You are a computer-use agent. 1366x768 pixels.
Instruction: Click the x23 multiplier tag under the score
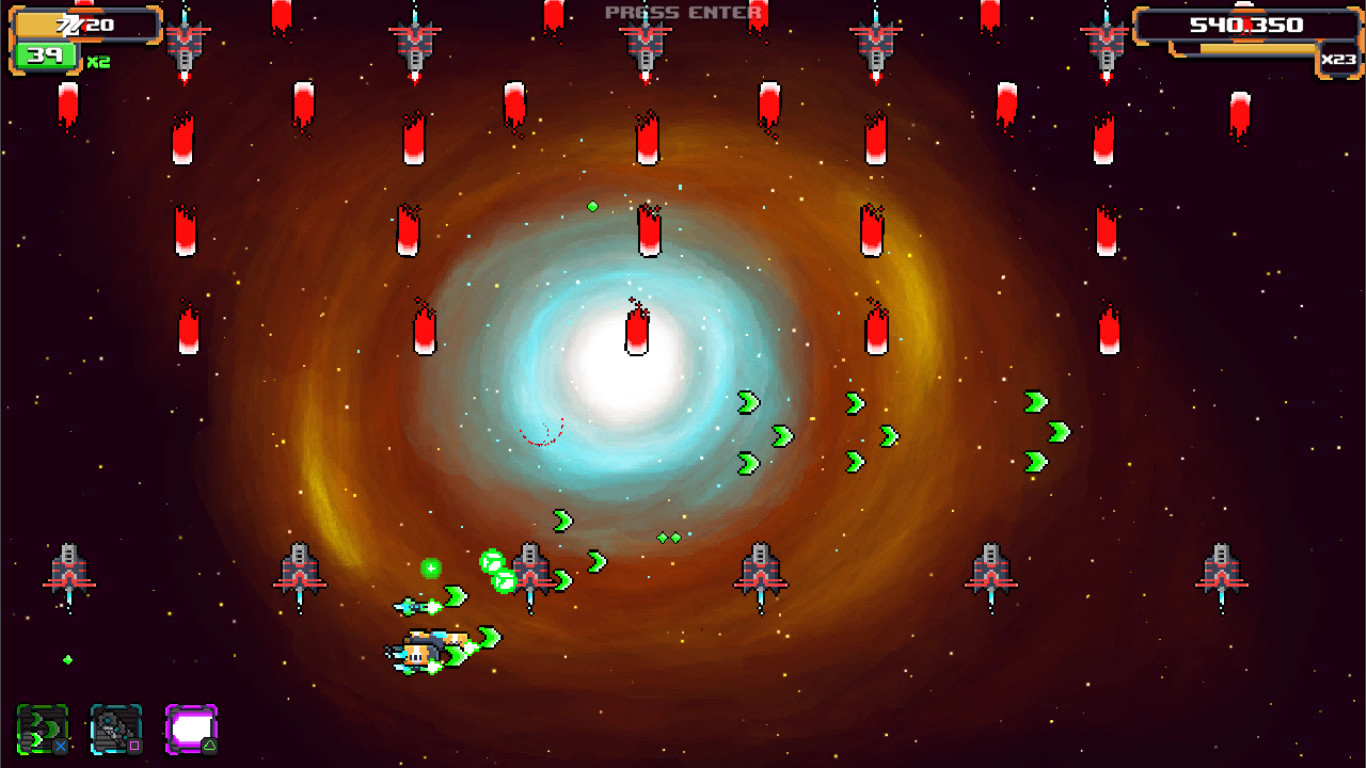1338,58
